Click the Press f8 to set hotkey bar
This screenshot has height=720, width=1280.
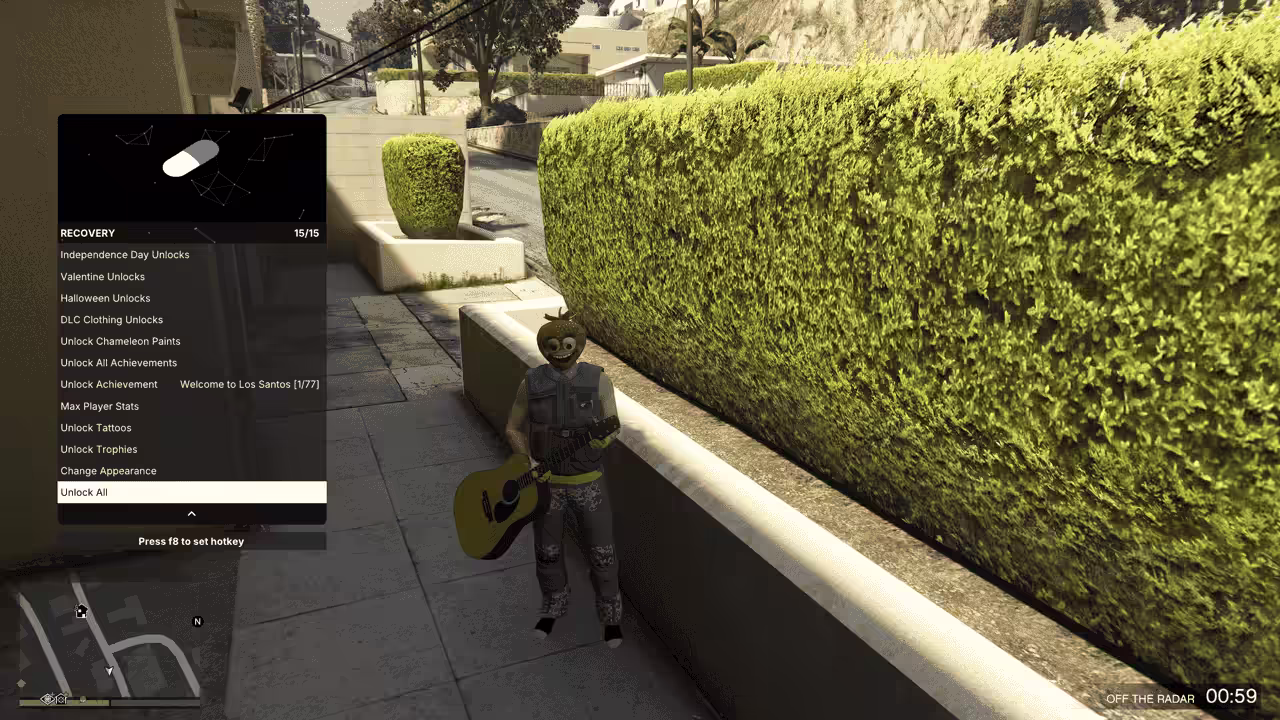tap(190, 541)
